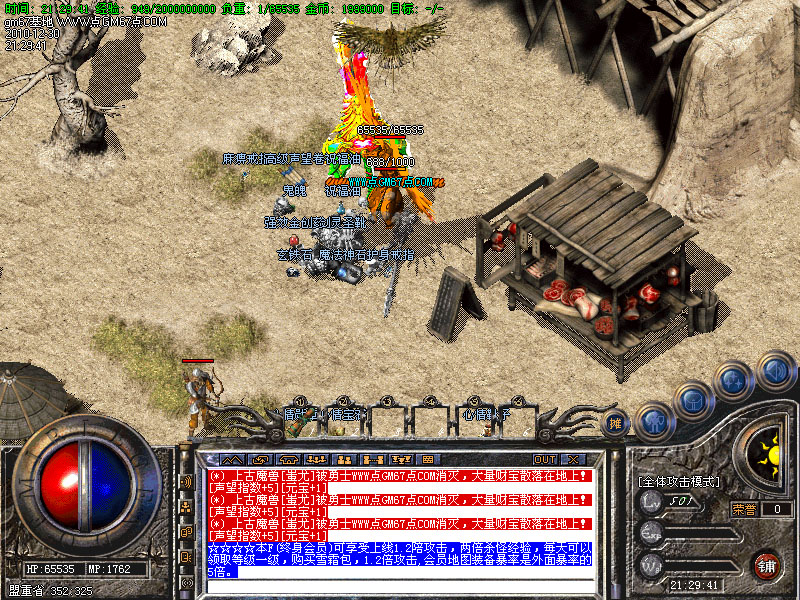This screenshot has width=800, height=600.
Task: Click the OUT logout button
Action: (545, 459)
